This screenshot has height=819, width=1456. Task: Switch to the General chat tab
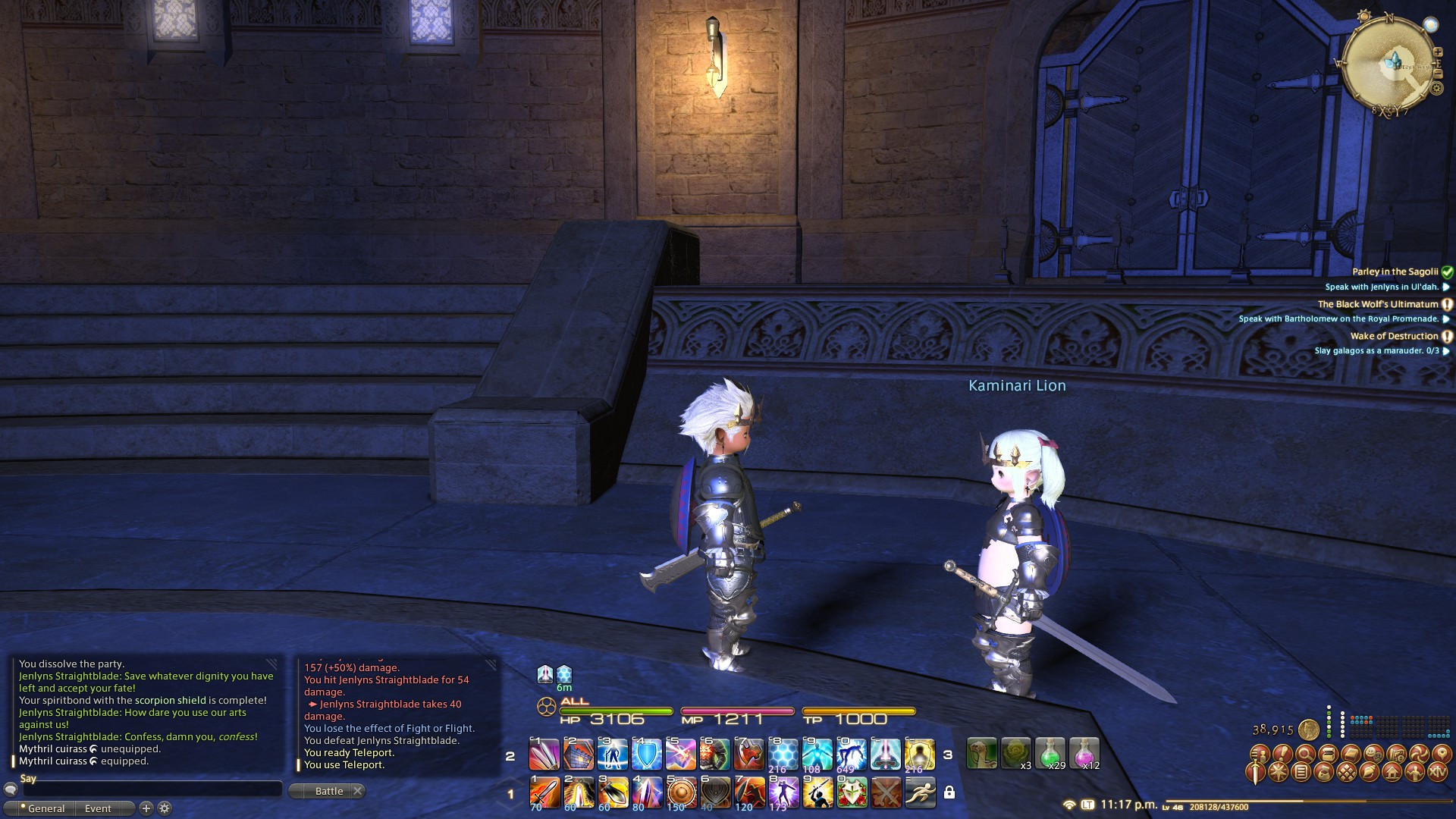tap(45, 808)
